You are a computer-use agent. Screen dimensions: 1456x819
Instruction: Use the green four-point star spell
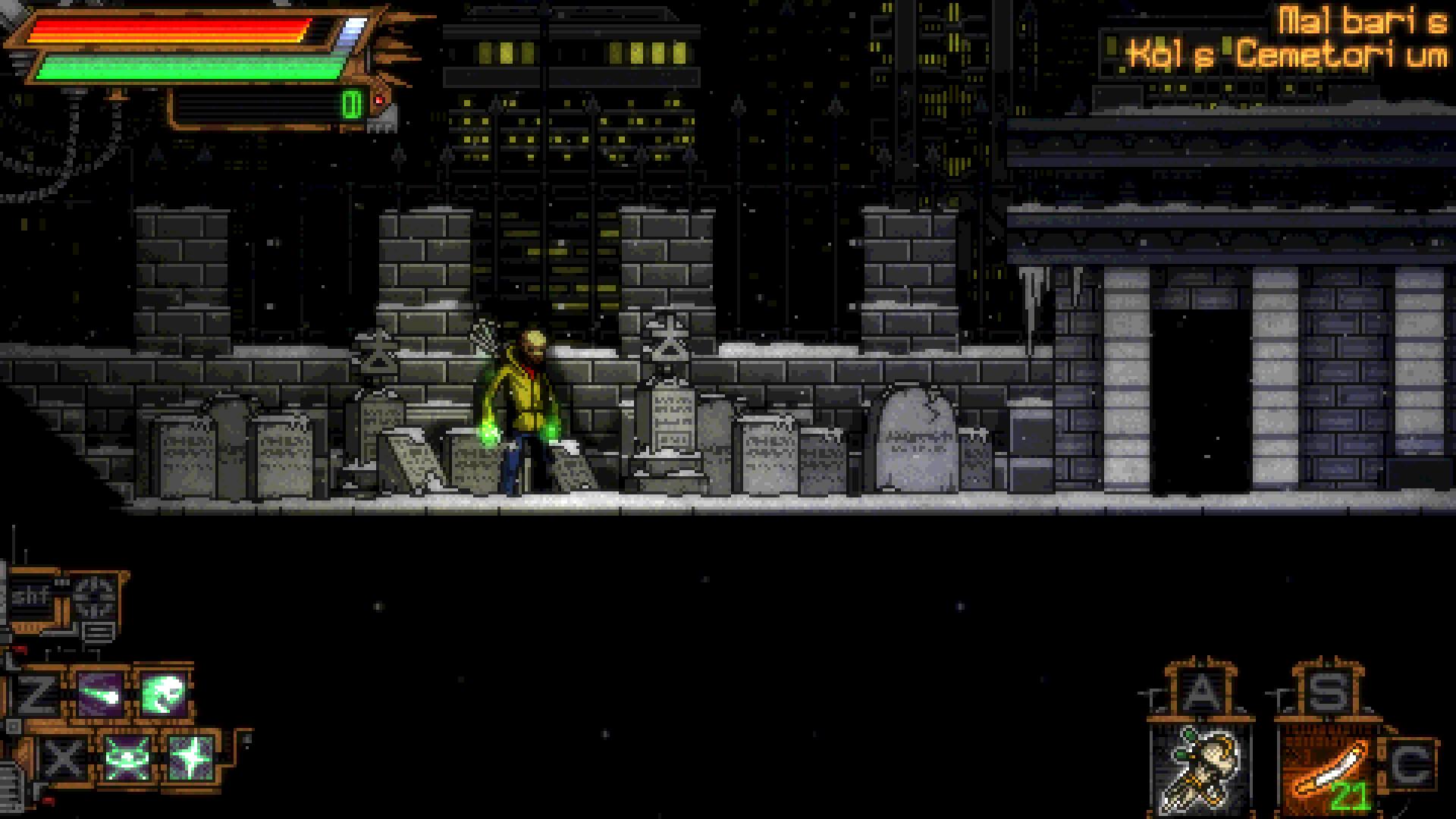pyautogui.click(x=189, y=757)
